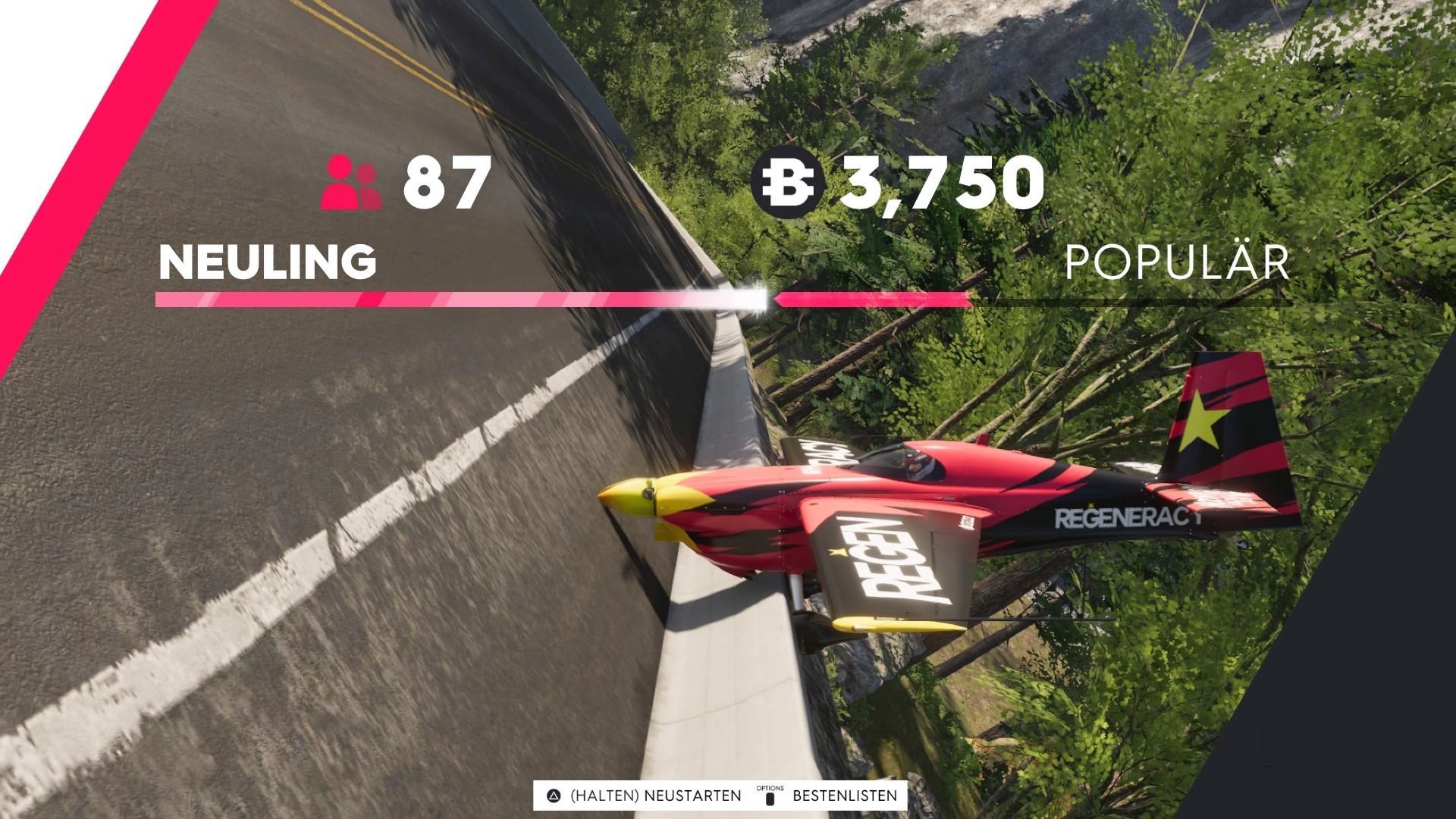The width and height of the screenshot is (1456, 819).
Task: Click the OPTIONS controller button icon
Action: tap(770, 795)
